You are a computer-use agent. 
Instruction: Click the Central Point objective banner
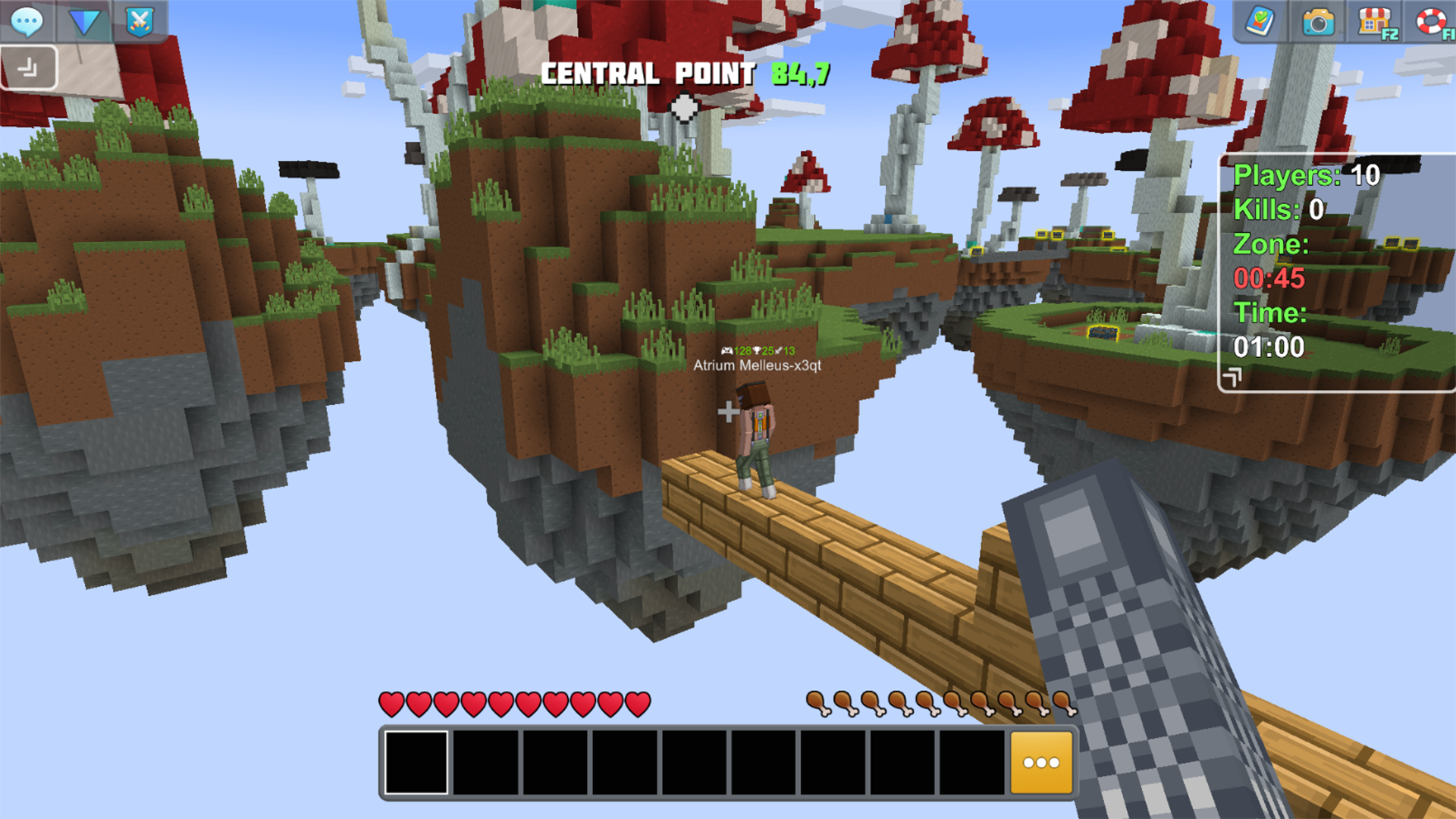(685, 74)
